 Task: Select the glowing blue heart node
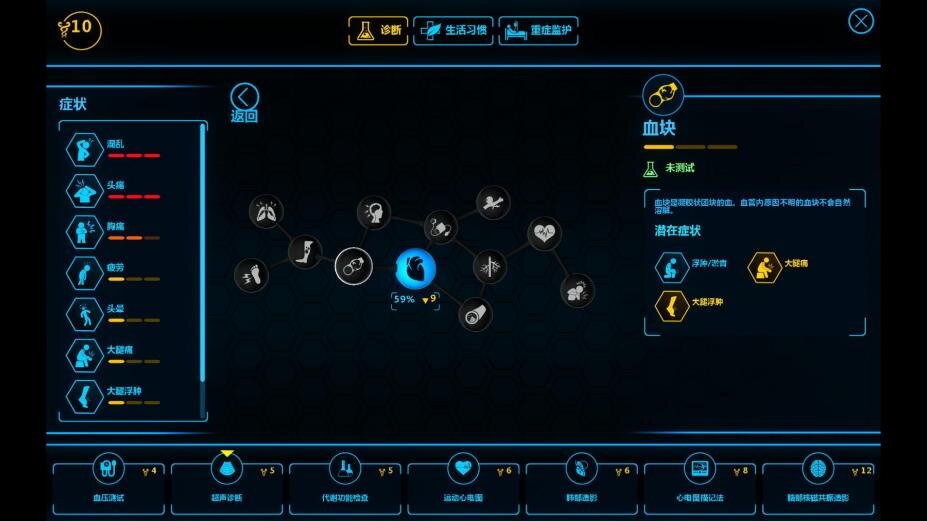point(414,270)
